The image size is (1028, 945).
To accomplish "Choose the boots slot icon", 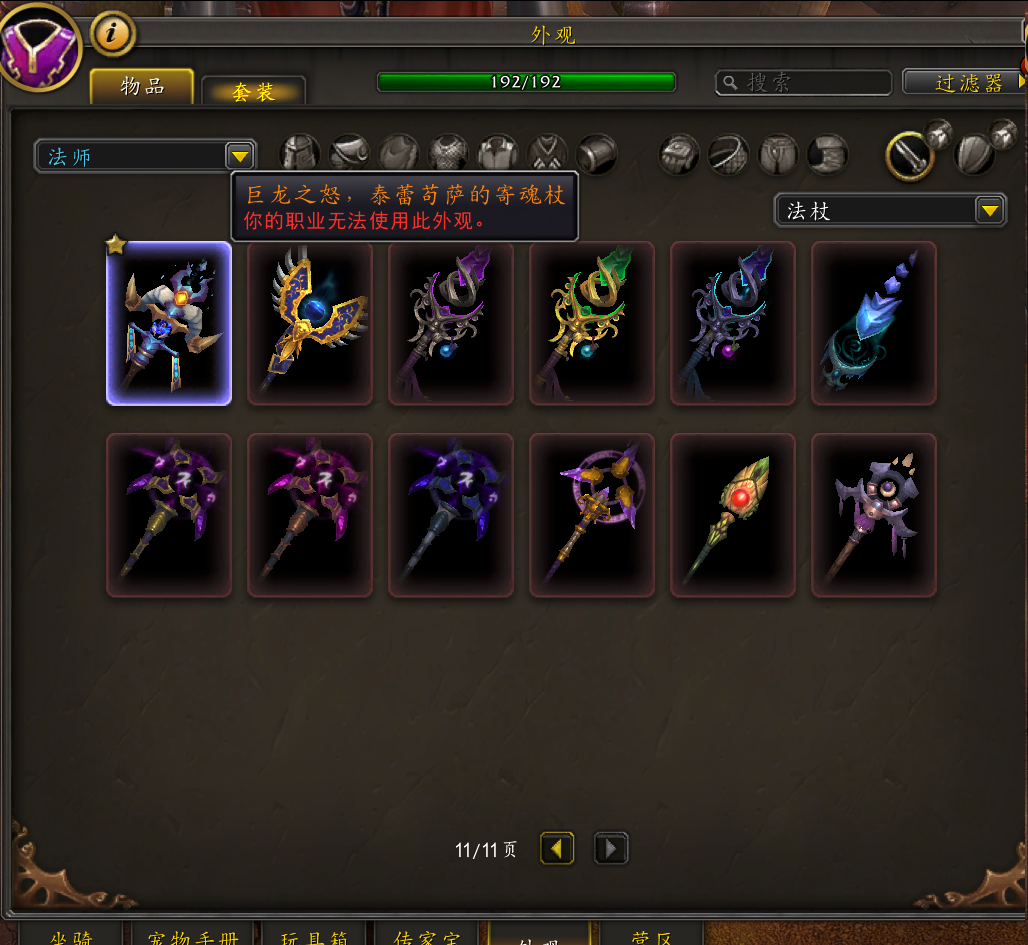I will tap(828, 155).
